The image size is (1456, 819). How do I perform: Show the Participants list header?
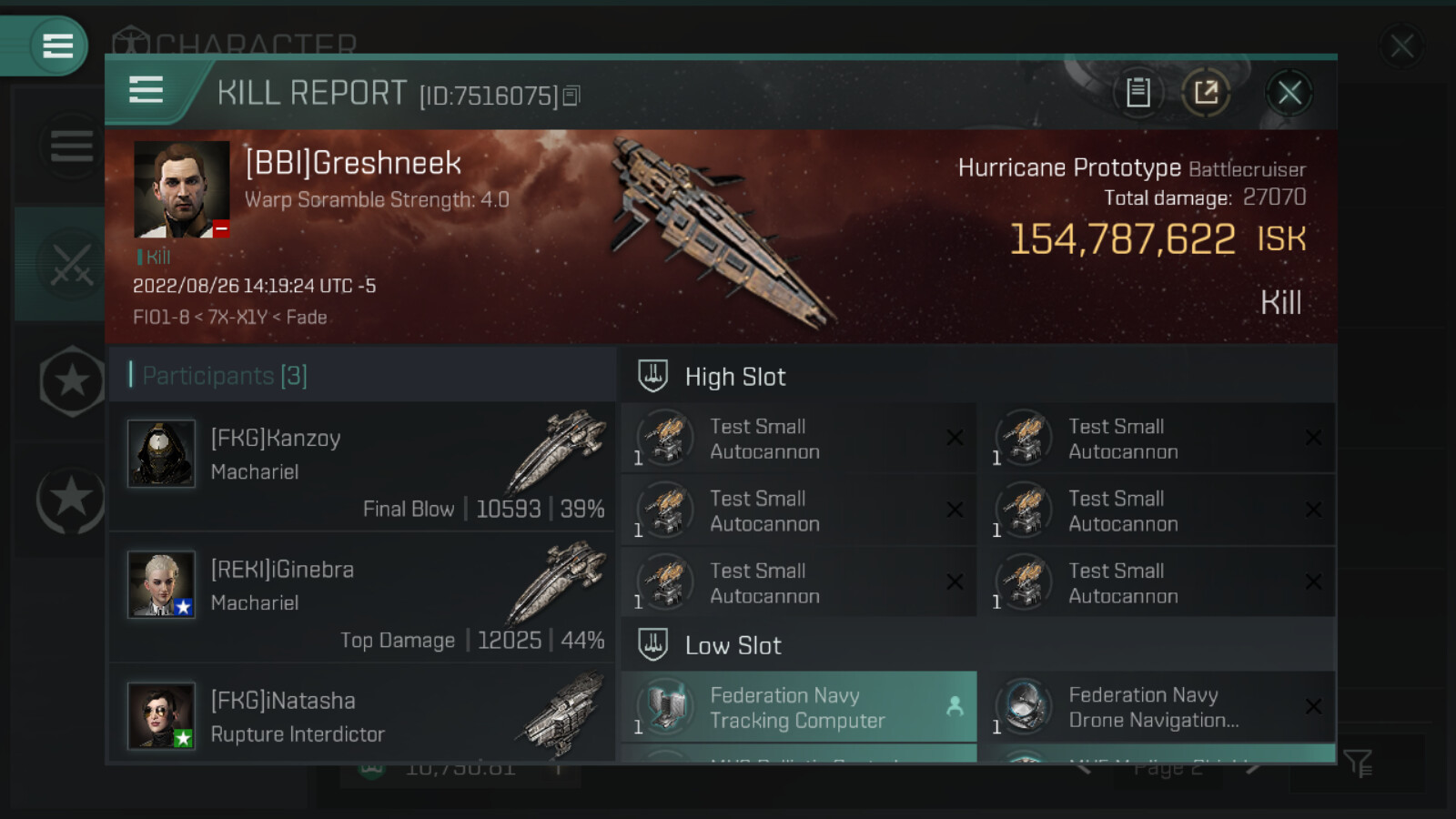tap(226, 375)
